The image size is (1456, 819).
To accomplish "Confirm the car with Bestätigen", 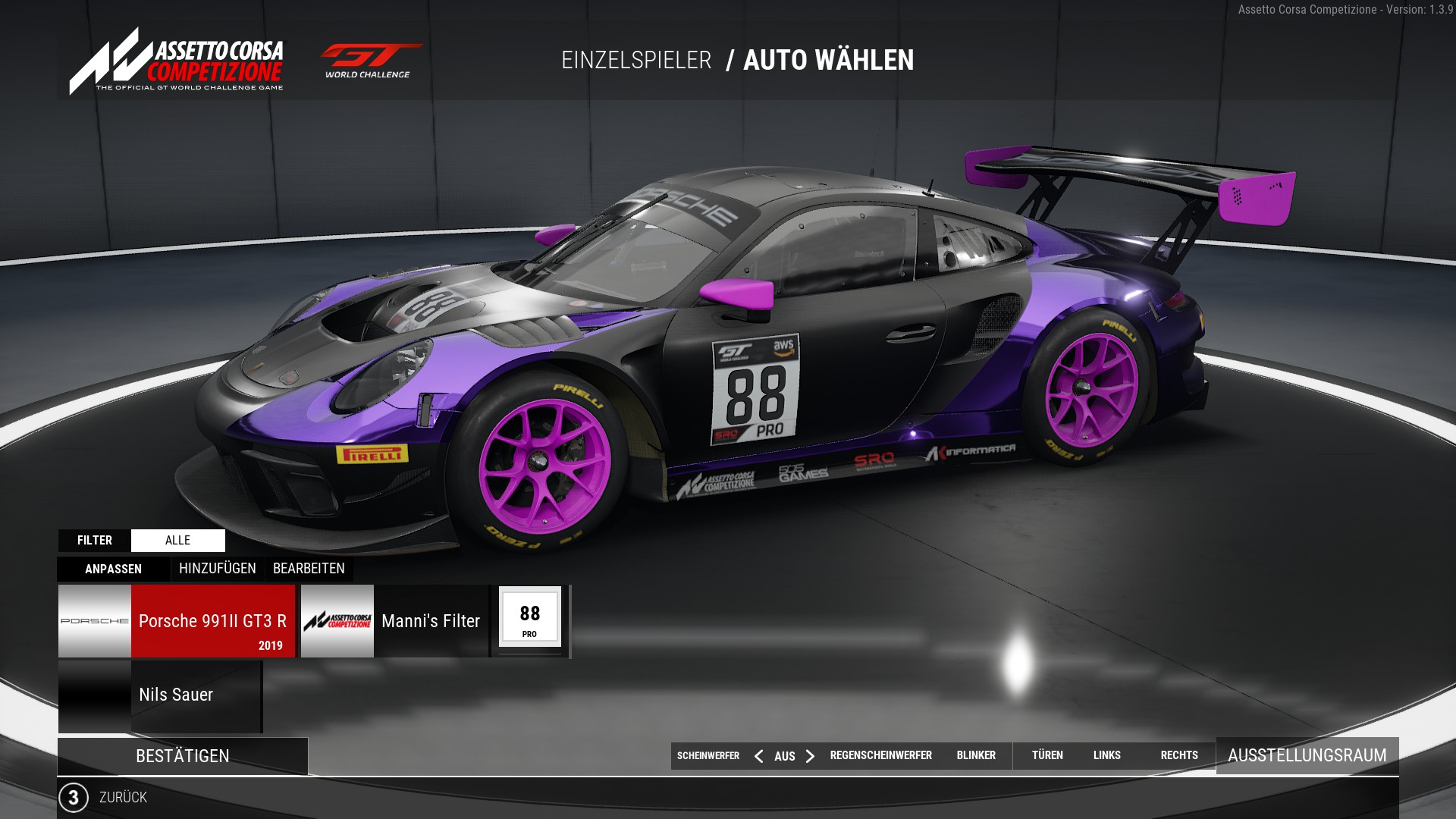I will [x=182, y=756].
